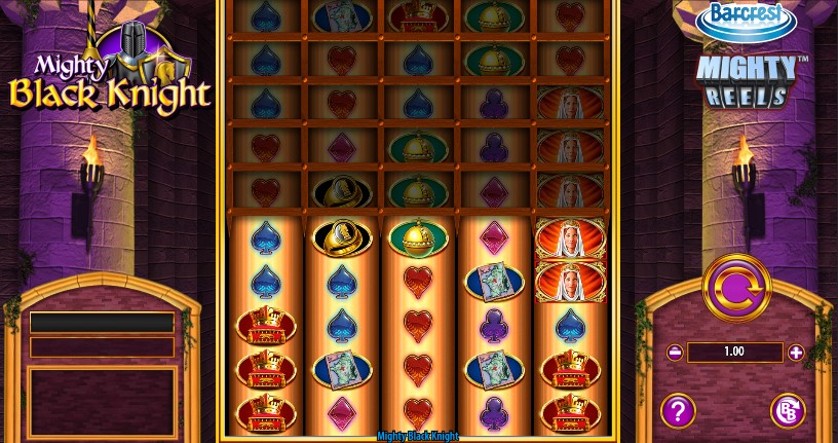Viewport: 838px width, 443px height.
Task: Decrease the bet with the minus button
Action: 675,352
